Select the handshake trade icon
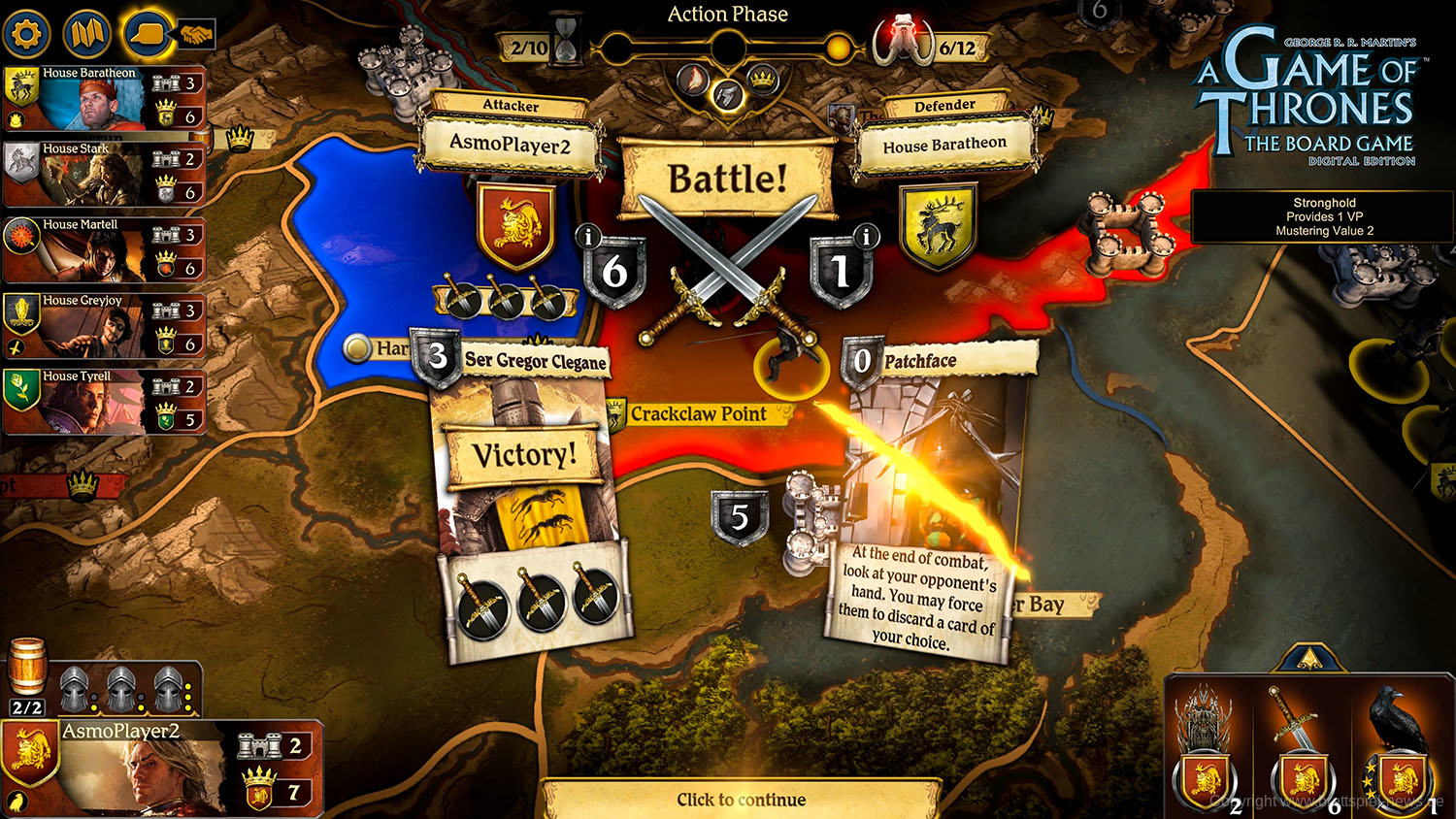This screenshot has height=819, width=1456. click(x=199, y=32)
